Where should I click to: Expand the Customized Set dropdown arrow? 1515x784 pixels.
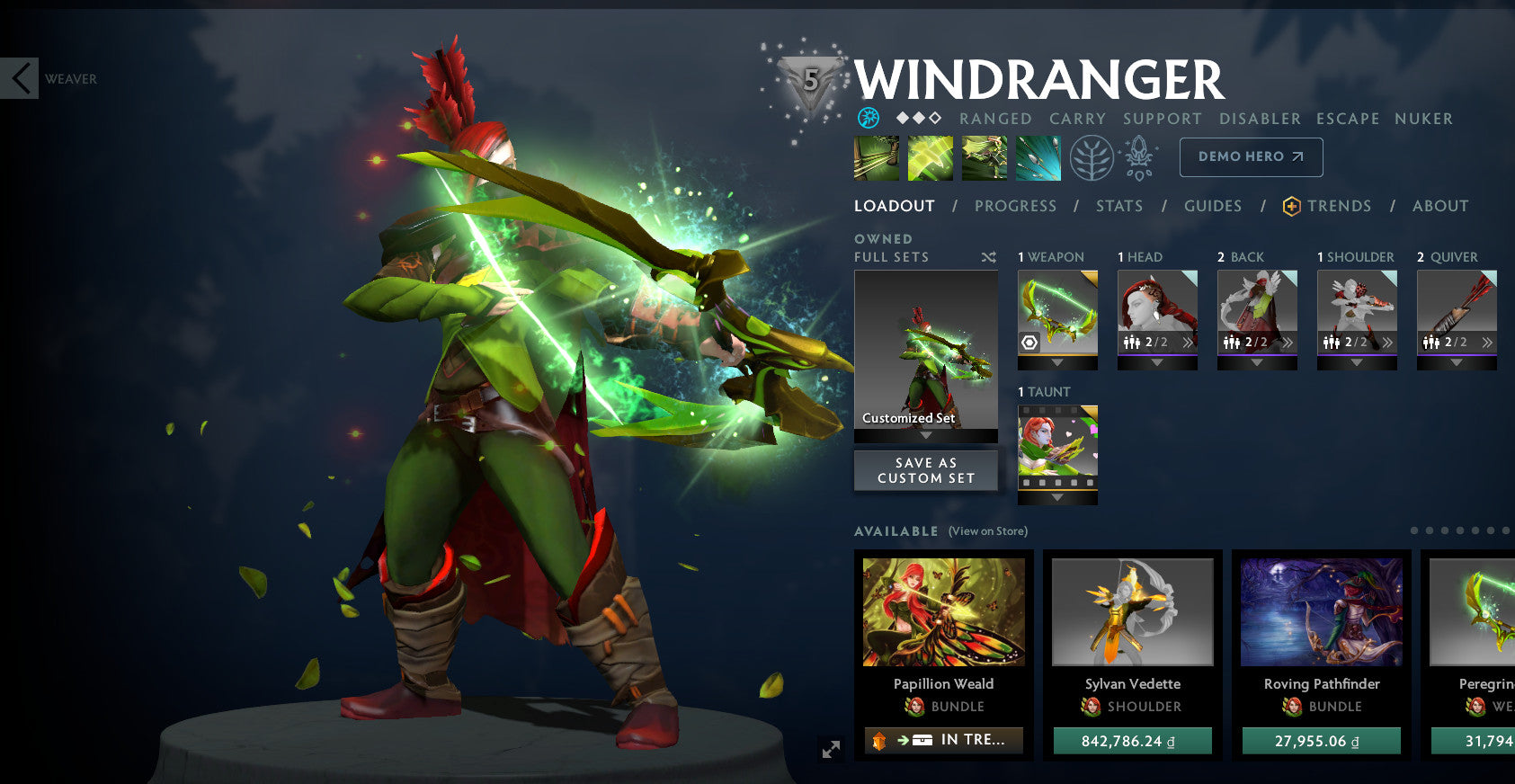[x=926, y=432]
